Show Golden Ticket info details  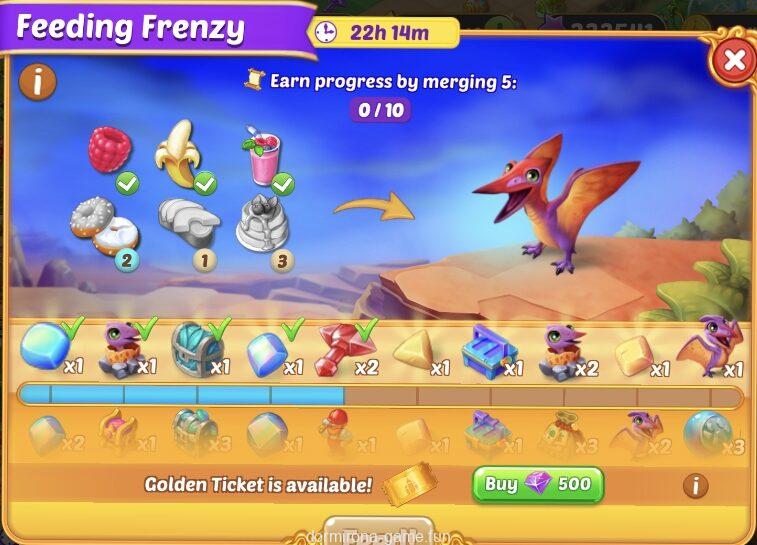695,486
